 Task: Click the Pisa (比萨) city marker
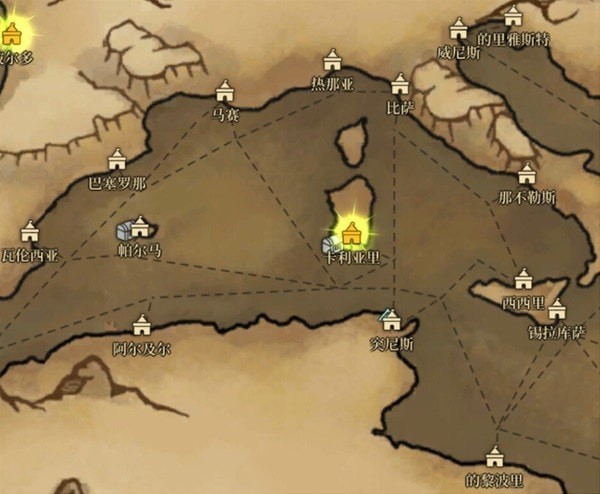[x=400, y=83]
